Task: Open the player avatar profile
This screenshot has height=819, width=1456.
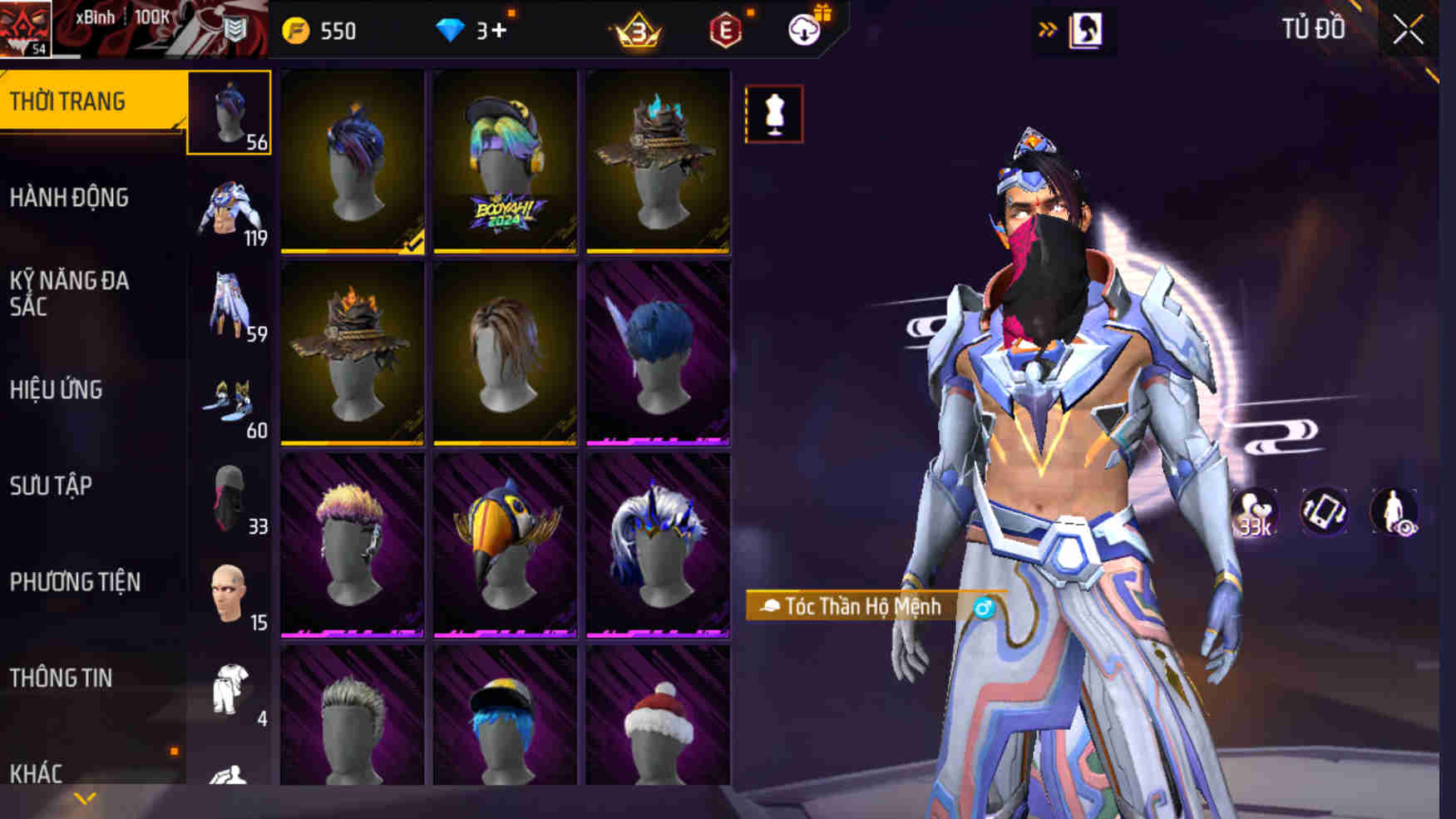Action: pos(26,29)
